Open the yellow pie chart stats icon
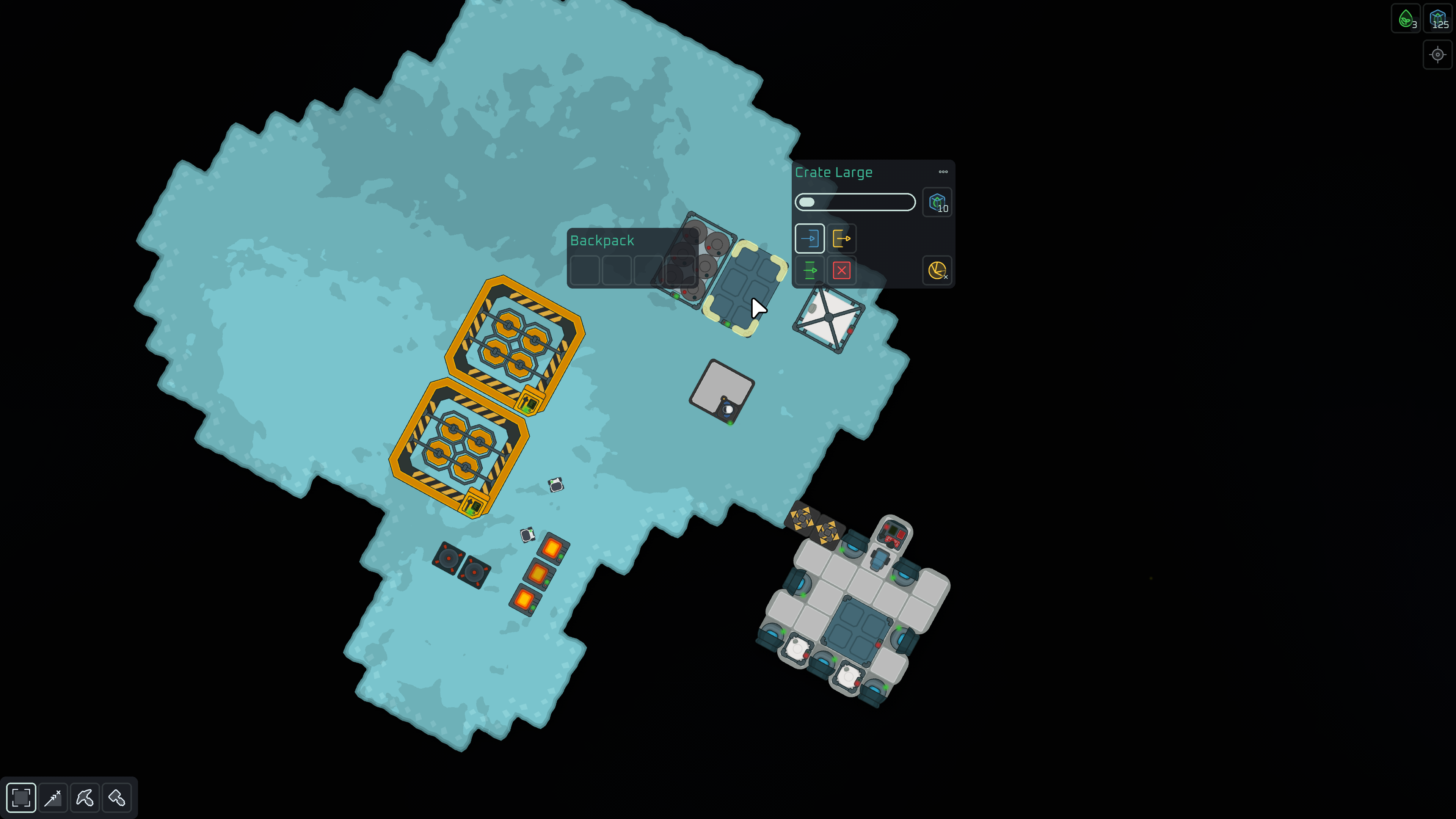The height and width of the screenshot is (819, 1456). pyautogui.click(x=937, y=270)
